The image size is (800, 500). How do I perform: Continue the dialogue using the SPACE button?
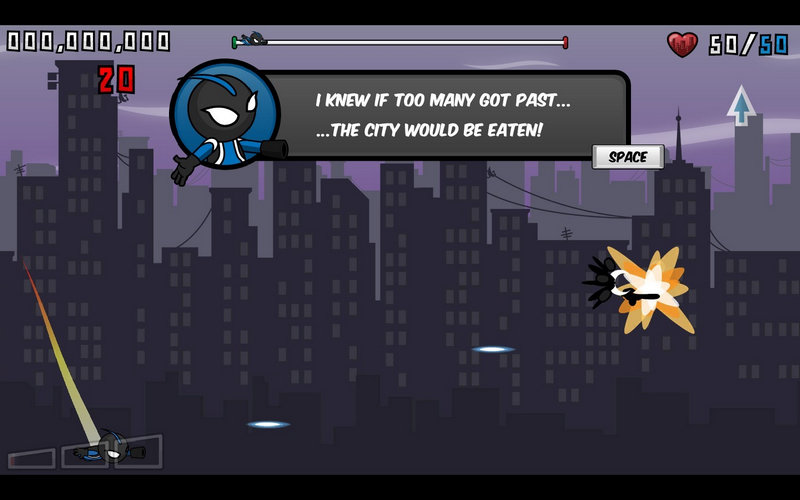tap(628, 157)
